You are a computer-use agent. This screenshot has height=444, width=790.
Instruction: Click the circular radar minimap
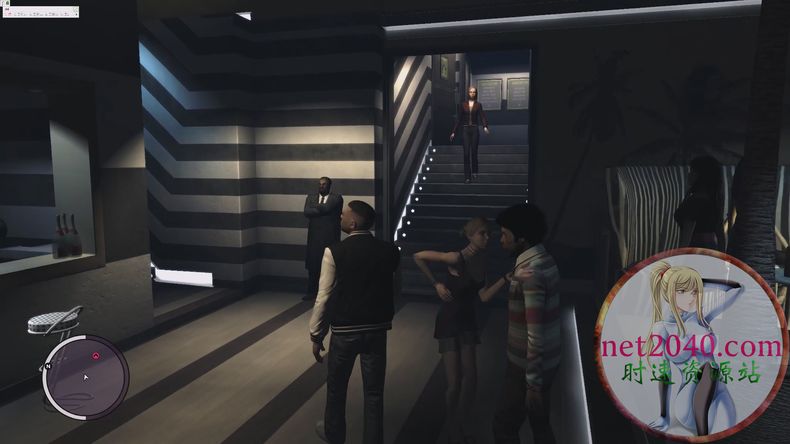(x=85, y=377)
